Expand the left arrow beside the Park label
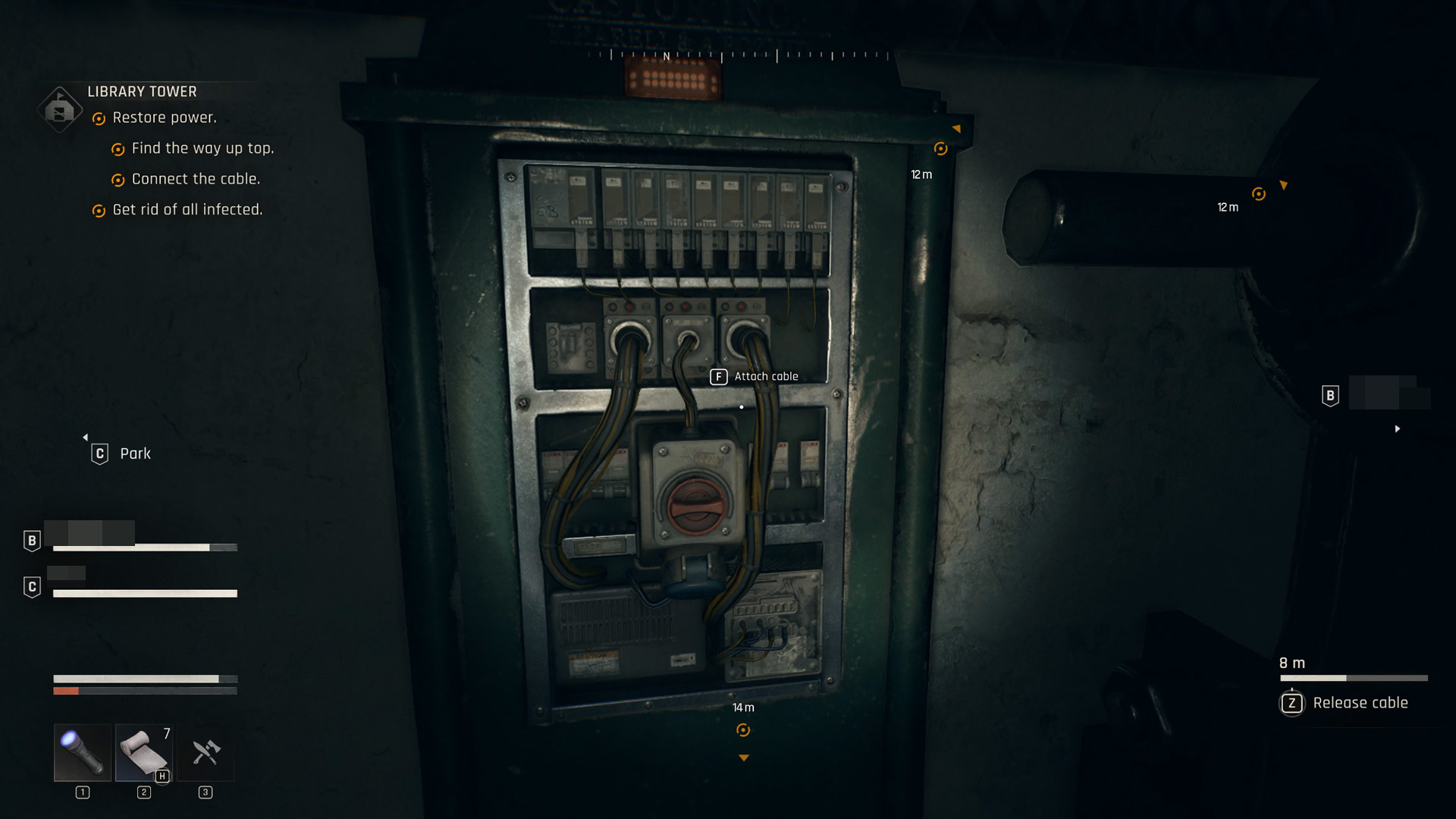 [x=86, y=438]
